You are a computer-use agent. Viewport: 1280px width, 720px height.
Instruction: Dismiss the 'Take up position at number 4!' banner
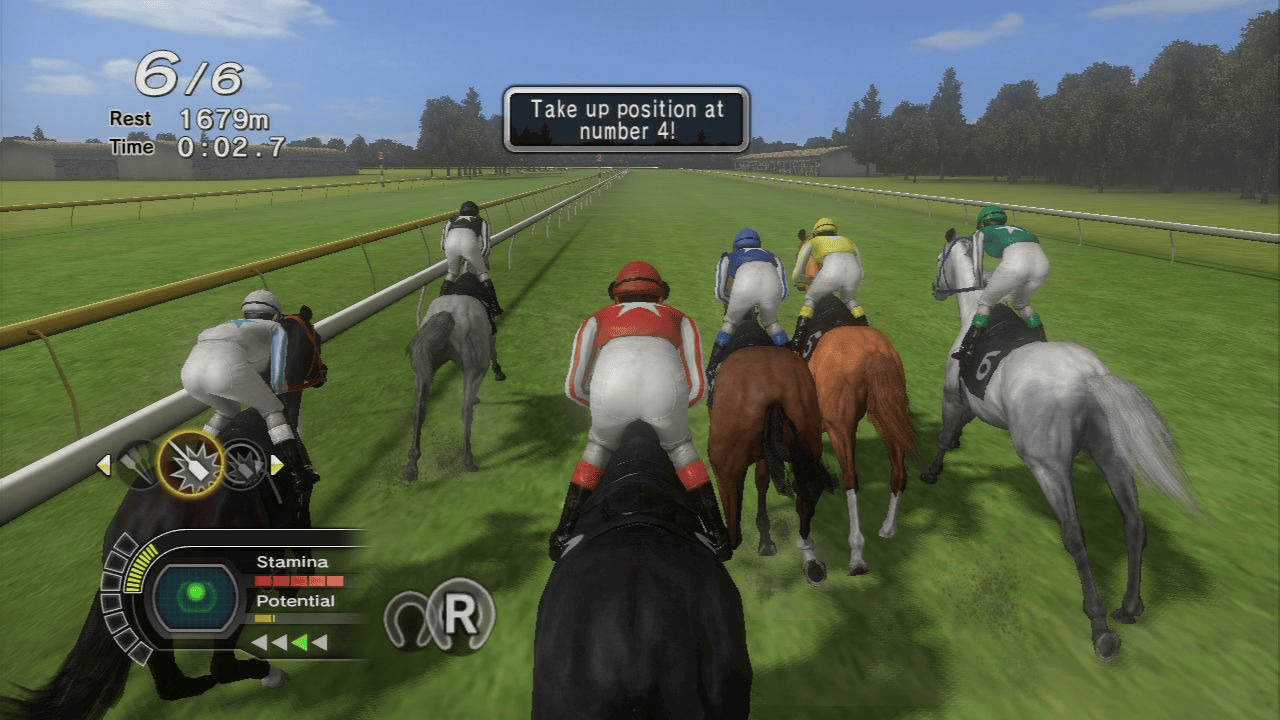click(625, 118)
